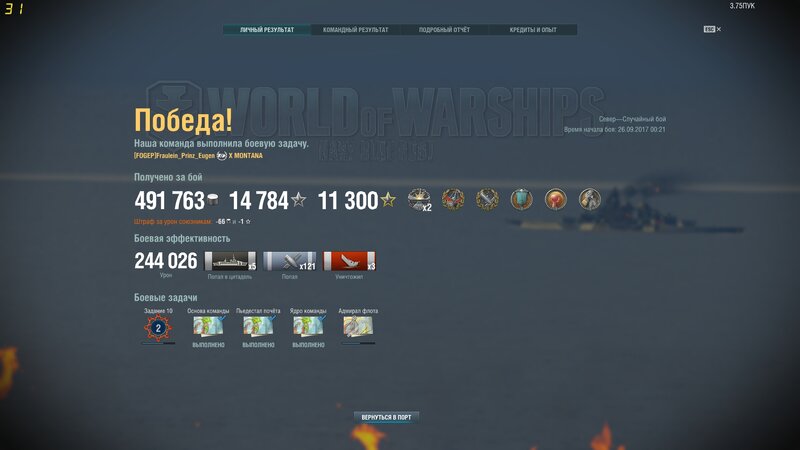Check the red «Уничтожил» ribbon
This screenshot has height=450, width=800.
349,261
